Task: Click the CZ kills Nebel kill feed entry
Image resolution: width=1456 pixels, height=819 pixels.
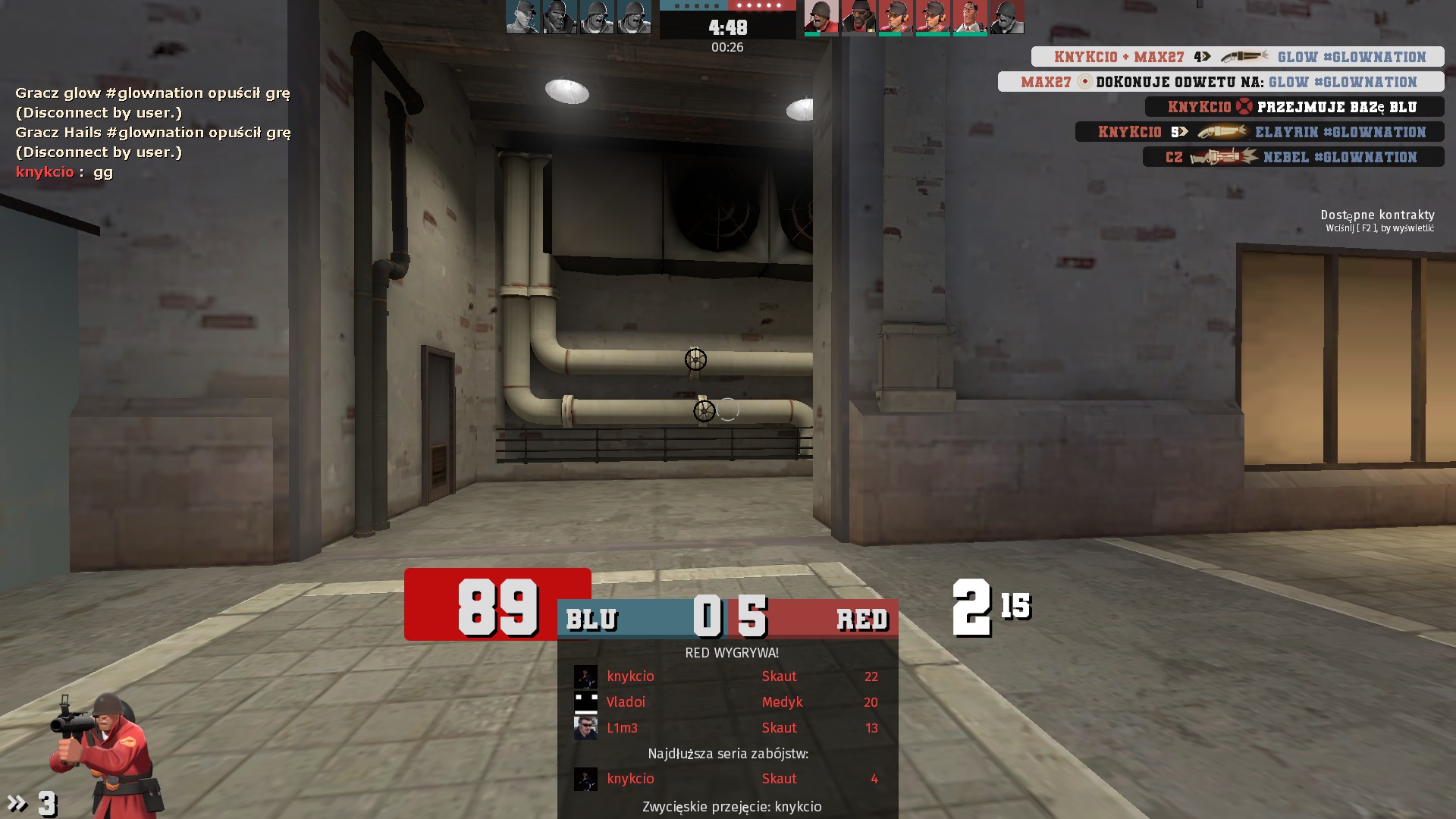Action: click(x=1292, y=157)
